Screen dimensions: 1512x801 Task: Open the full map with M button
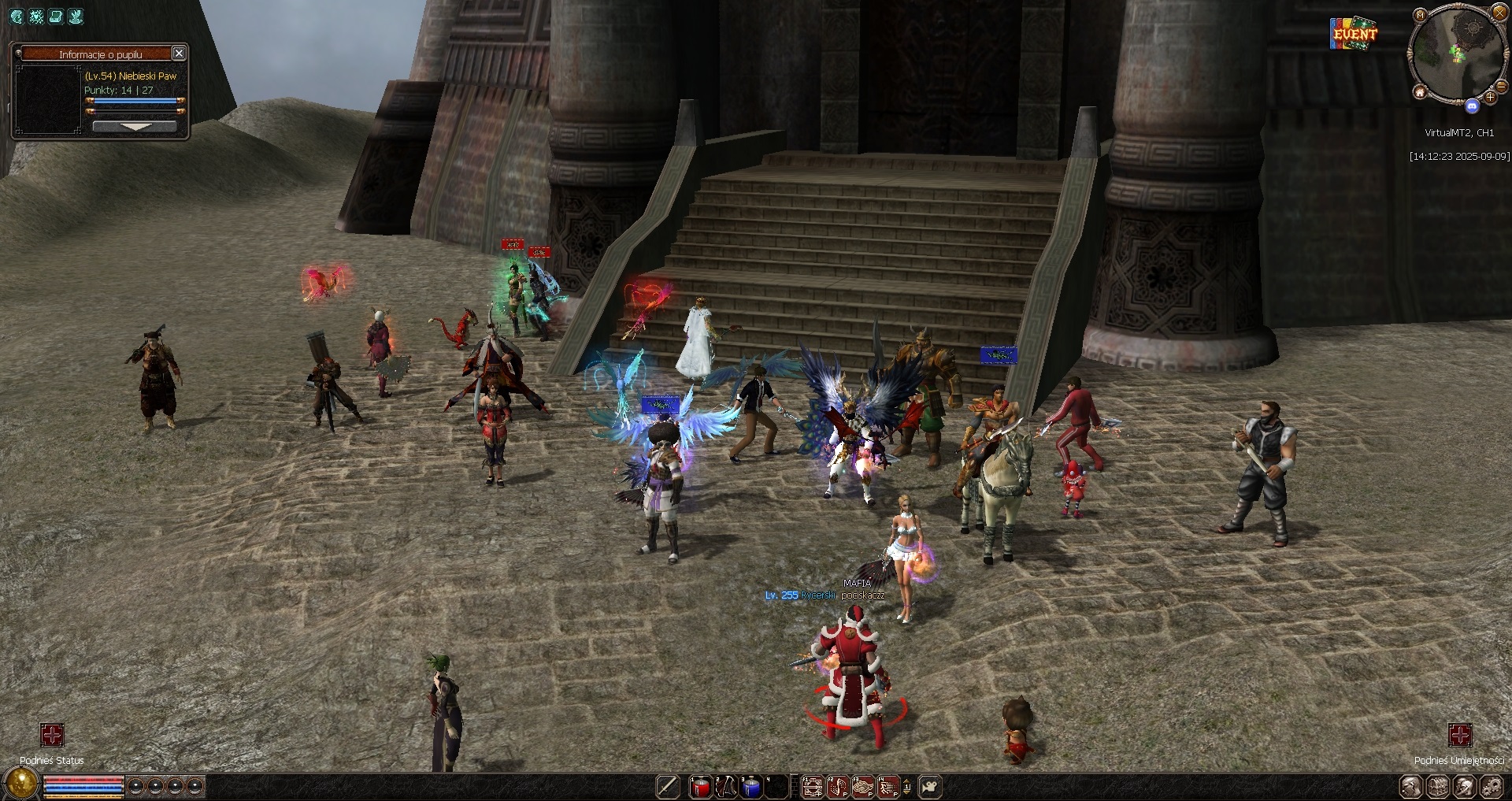tap(1420, 15)
